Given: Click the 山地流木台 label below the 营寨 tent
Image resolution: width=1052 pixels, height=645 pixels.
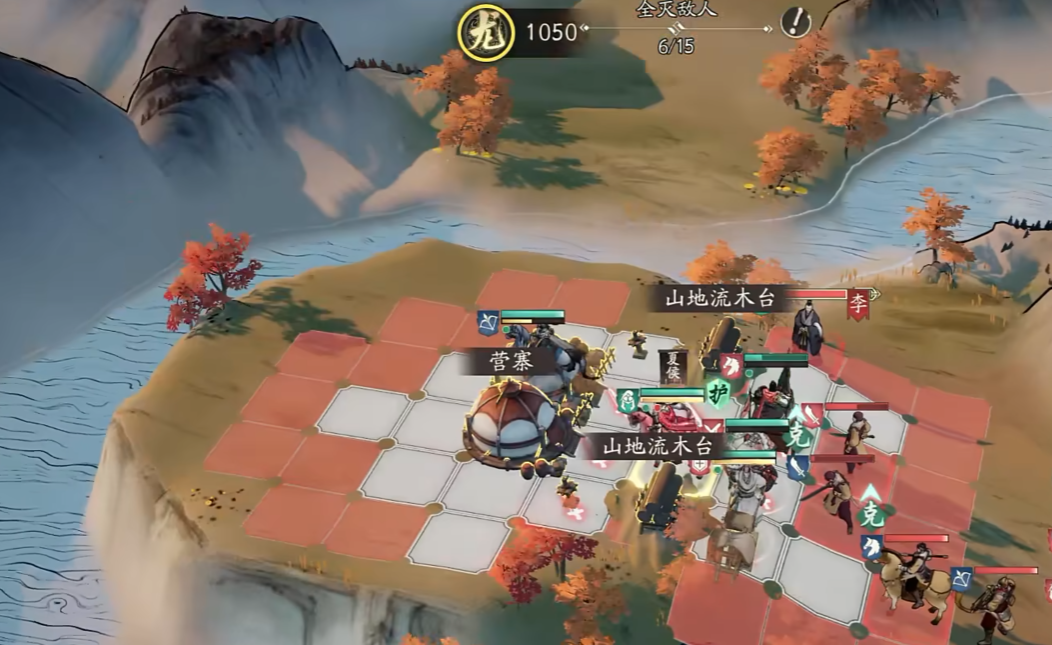Looking at the screenshot, I should 654,446.
